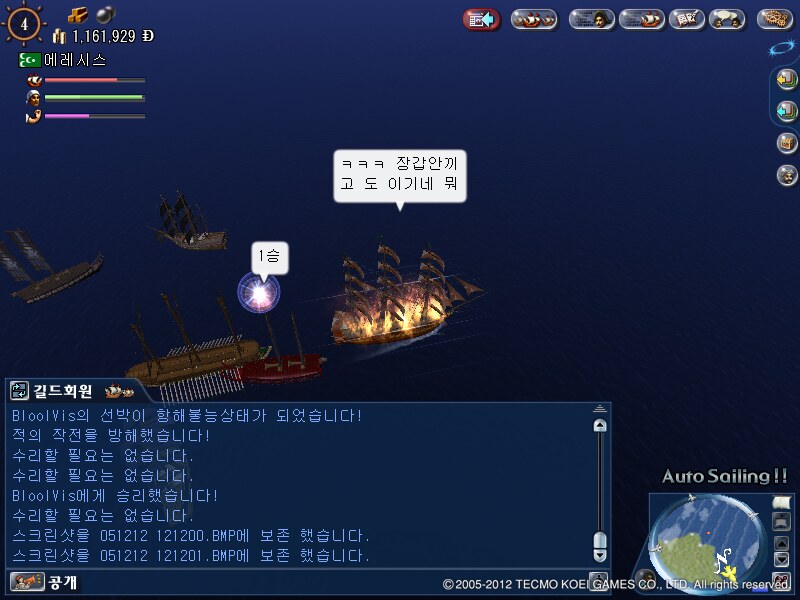Click the minimap up-arrow button
Screen dimensions: 800x600
coord(782,543)
